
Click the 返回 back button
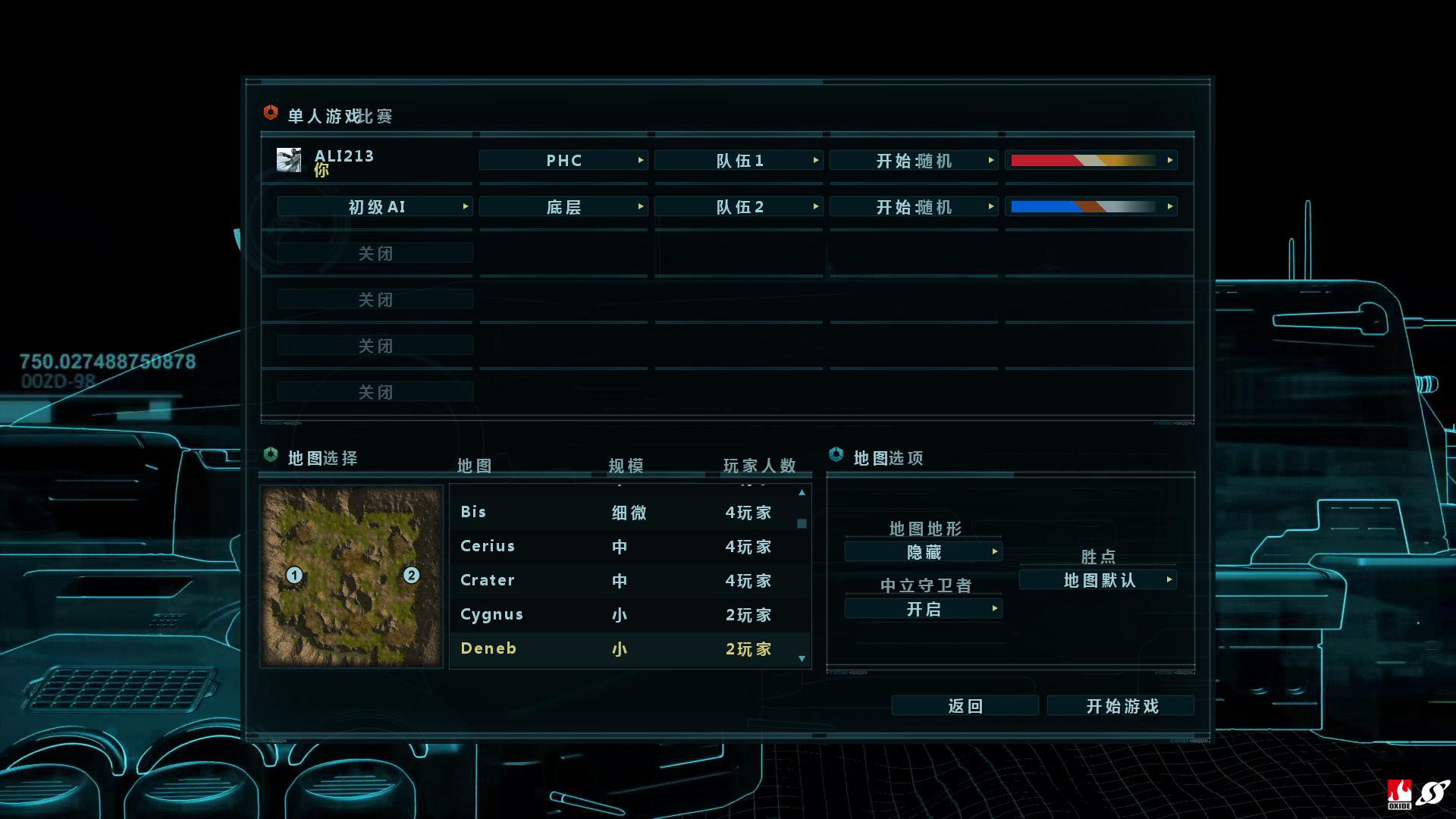click(965, 706)
